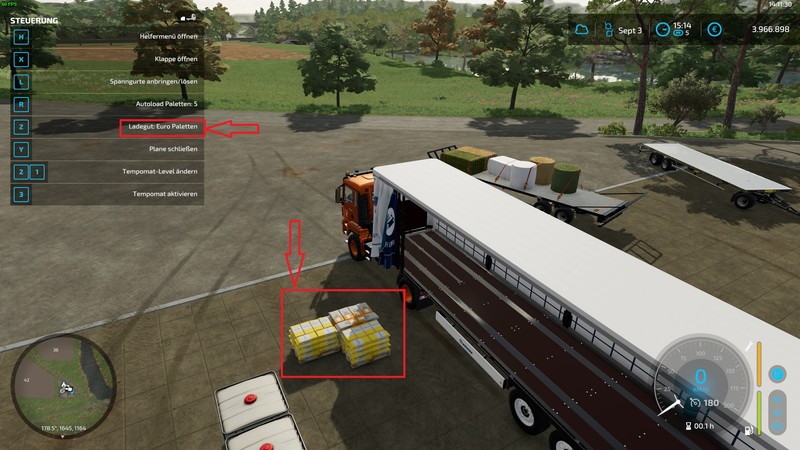
Task: Open the circular minimap
Action: 63,382
